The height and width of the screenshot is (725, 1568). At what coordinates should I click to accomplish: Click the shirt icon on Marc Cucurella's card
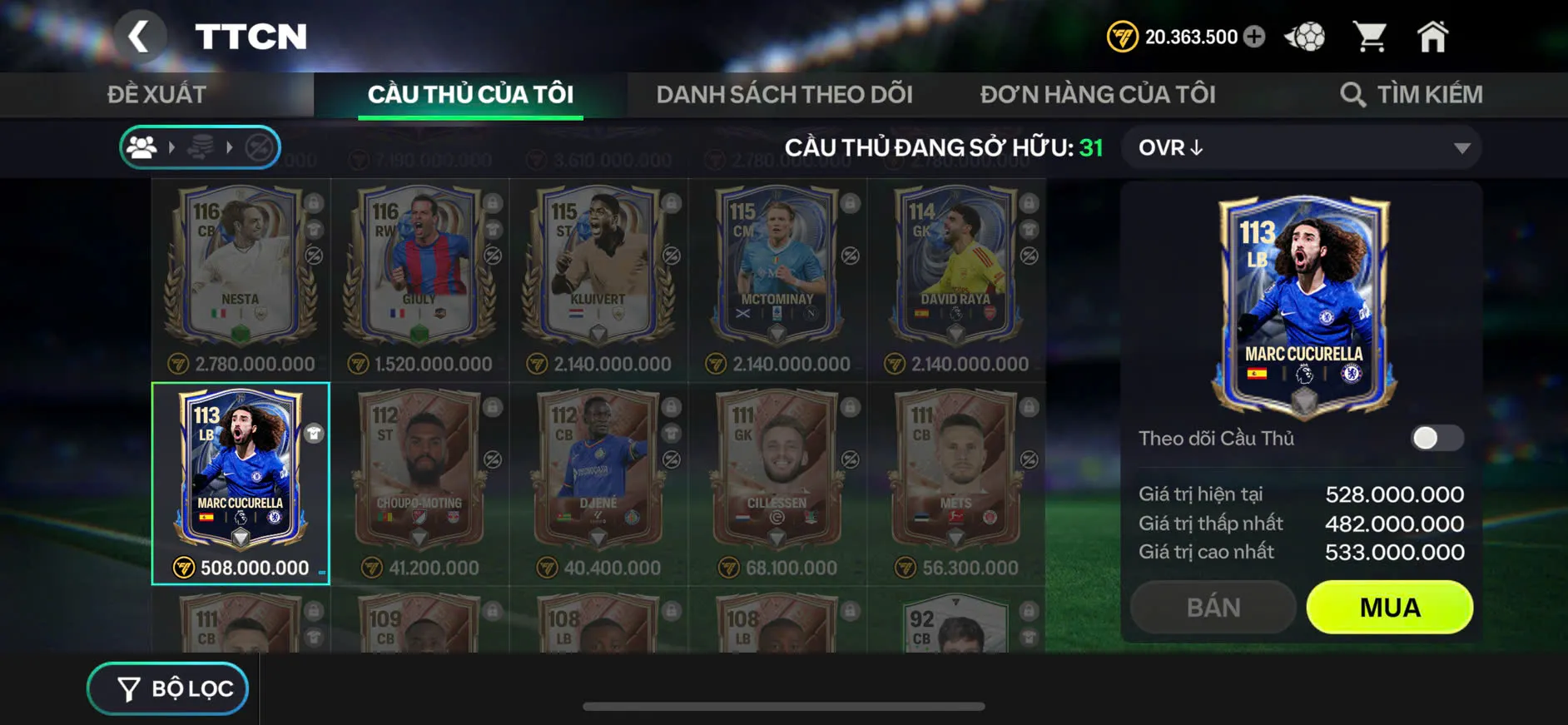(x=313, y=432)
